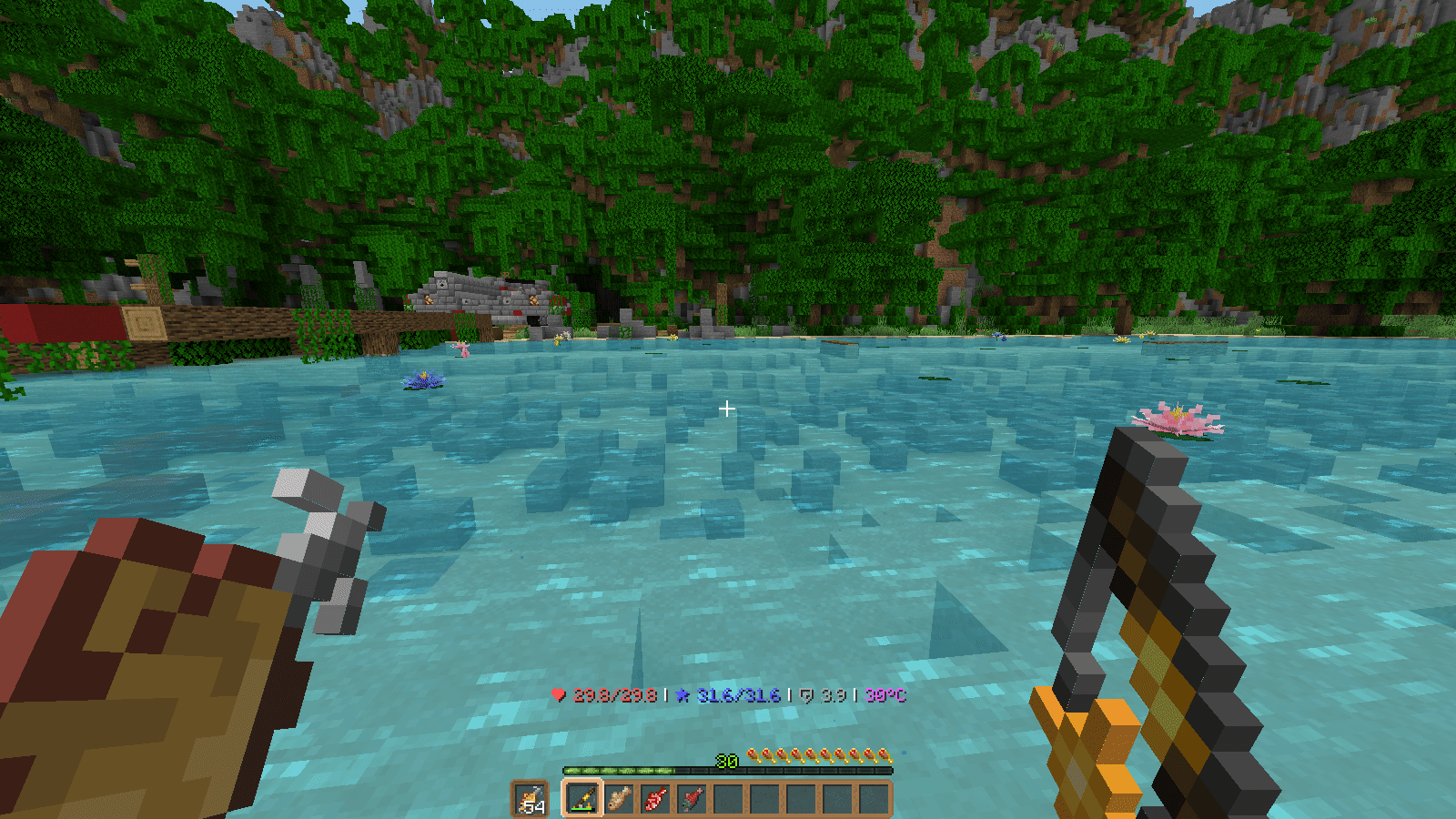Choose the bright red fish slot
The width and height of the screenshot is (1456, 819).
[x=655, y=799]
